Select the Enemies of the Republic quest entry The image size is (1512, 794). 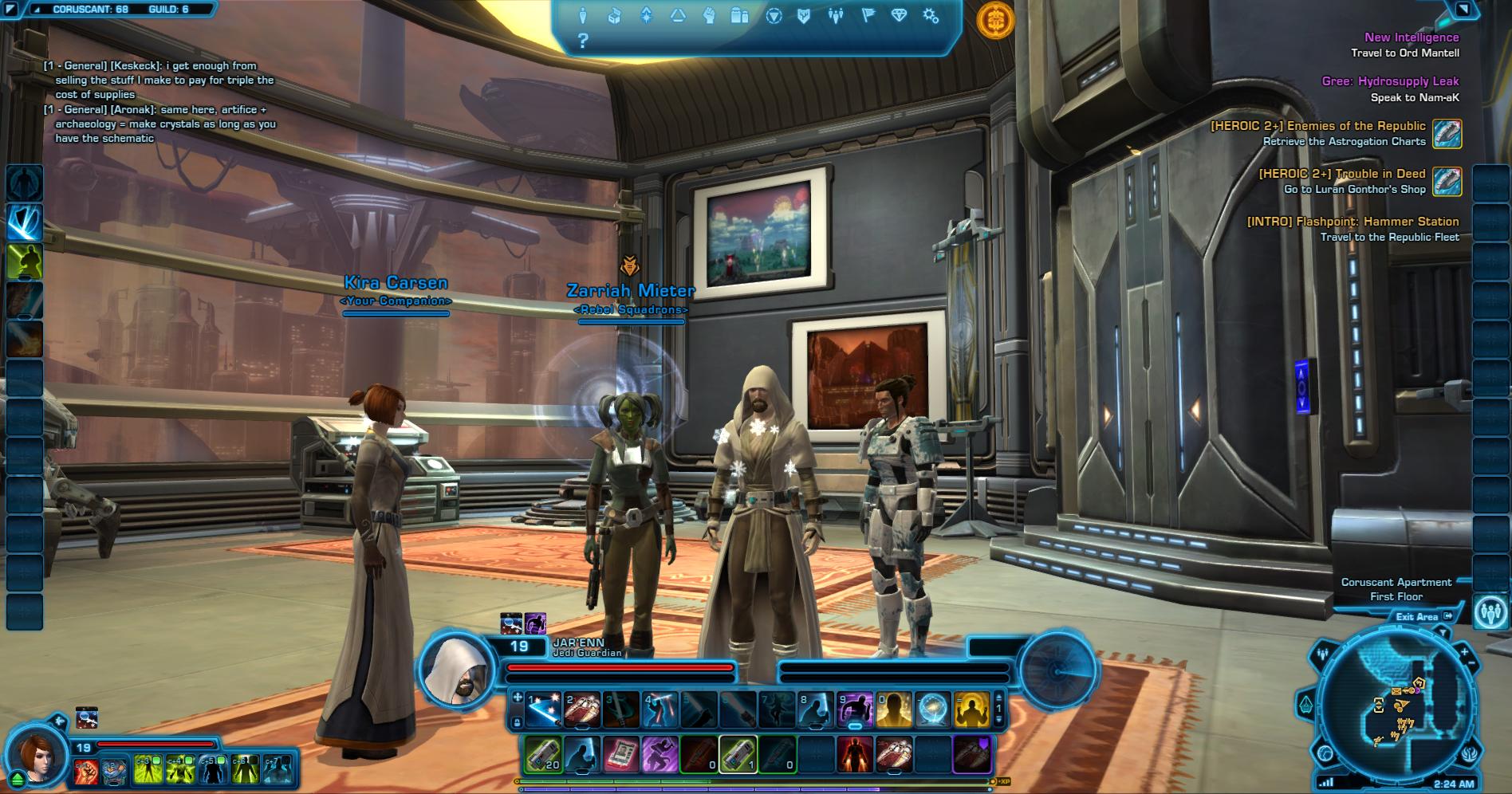tap(1317, 126)
